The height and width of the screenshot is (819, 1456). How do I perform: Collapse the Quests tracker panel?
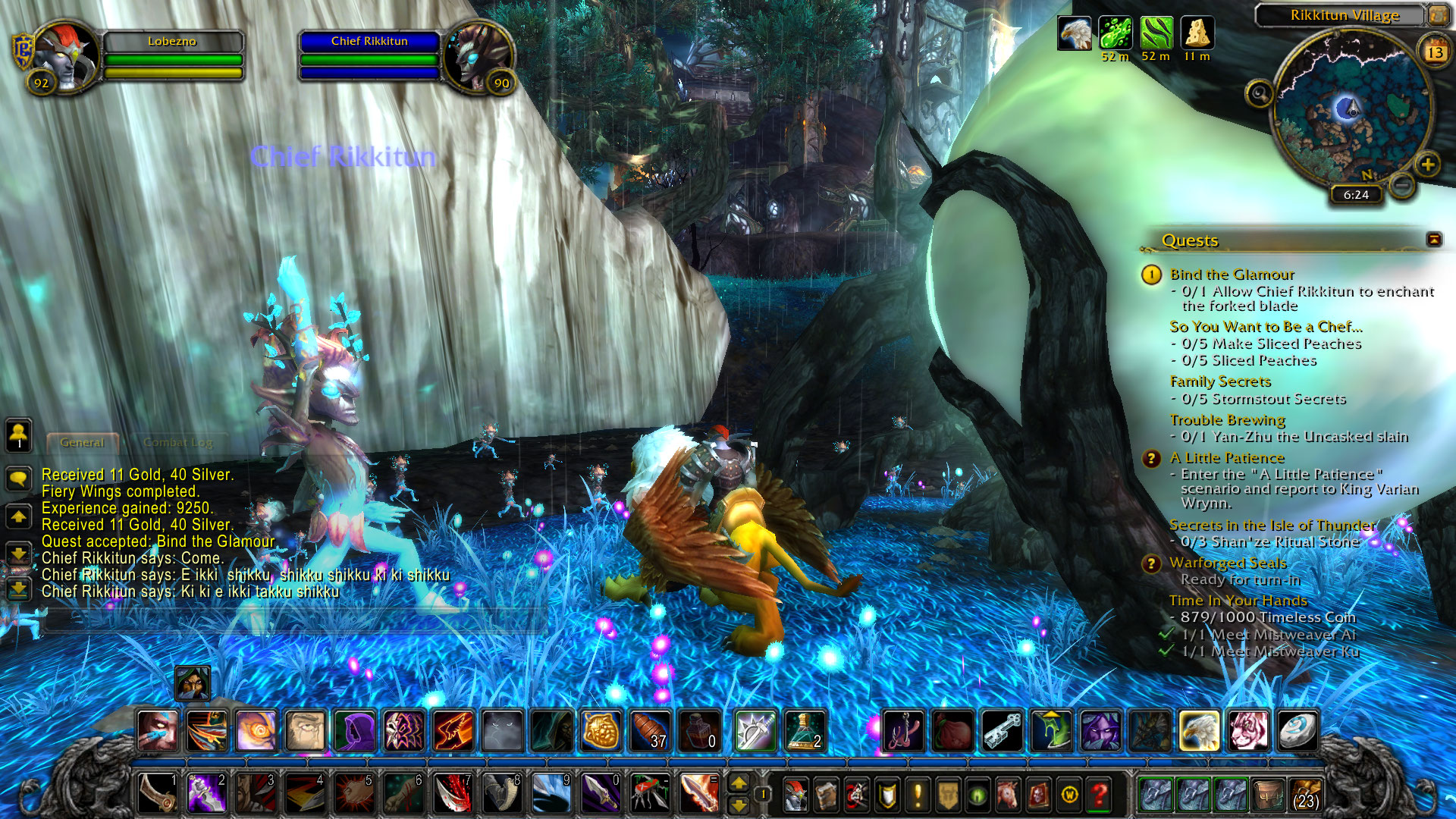point(1434,240)
